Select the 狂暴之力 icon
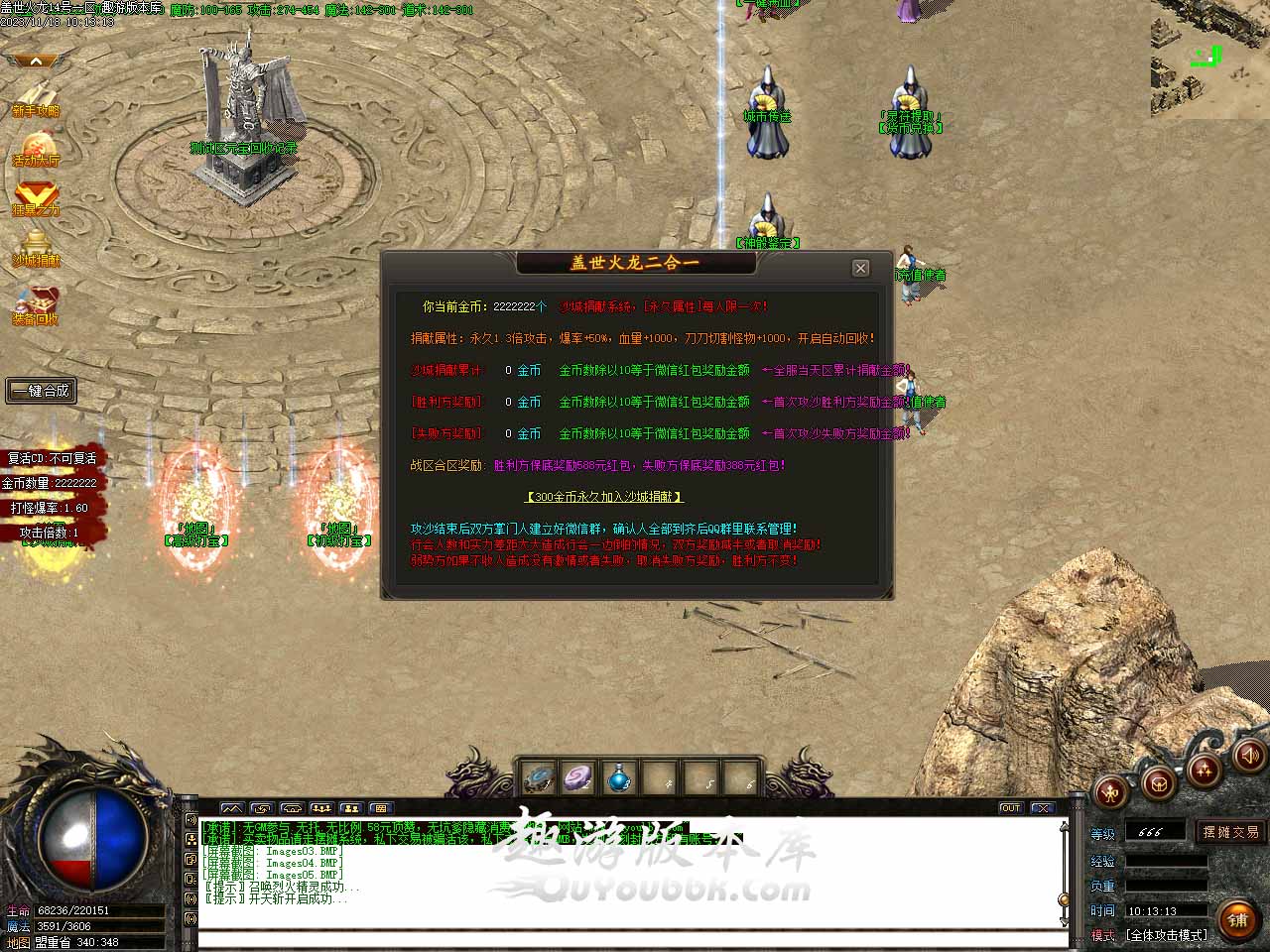 pyautogui.click(x=36, y=197)
